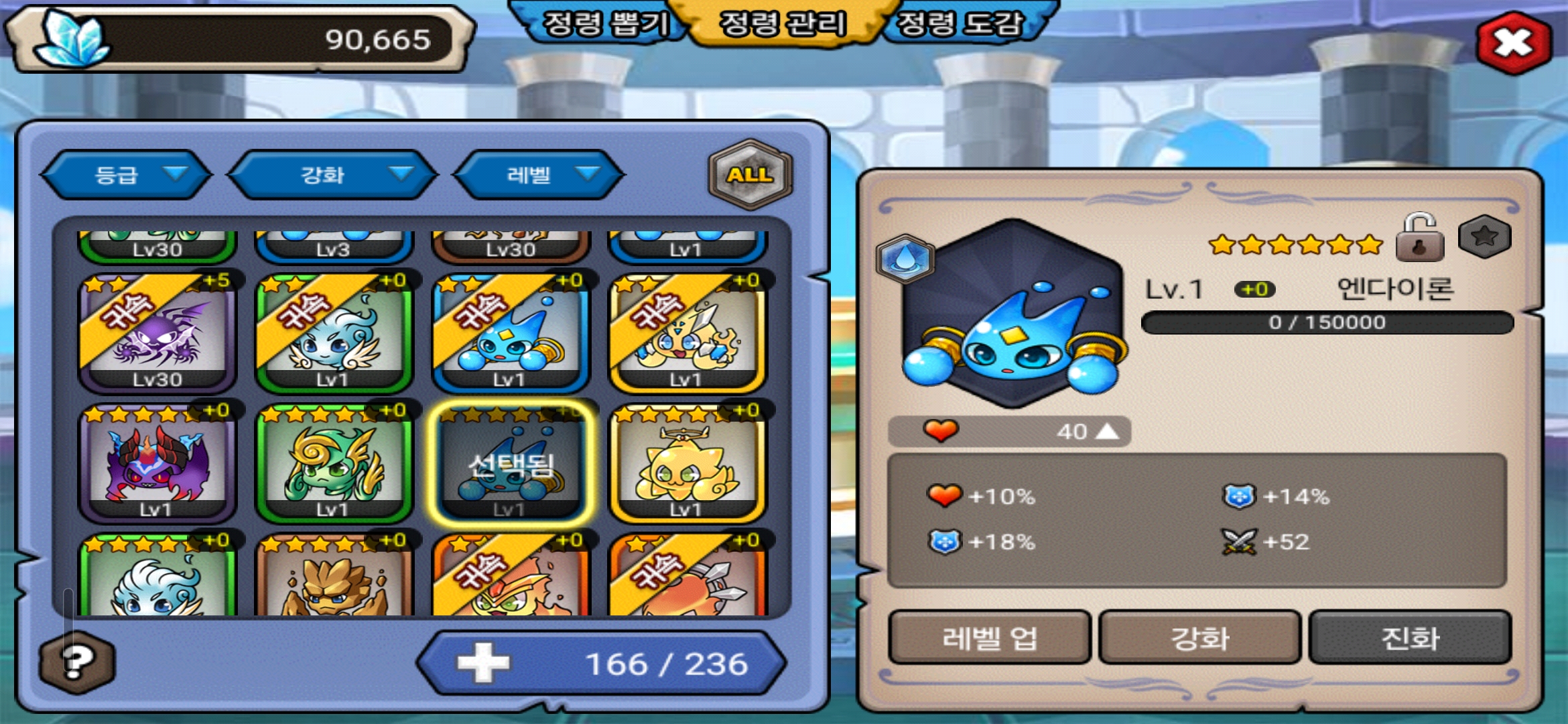Show the 정령 도감 tab
Image resolution: width=1568 pixels, height=724 pixels.
point(960,24)
